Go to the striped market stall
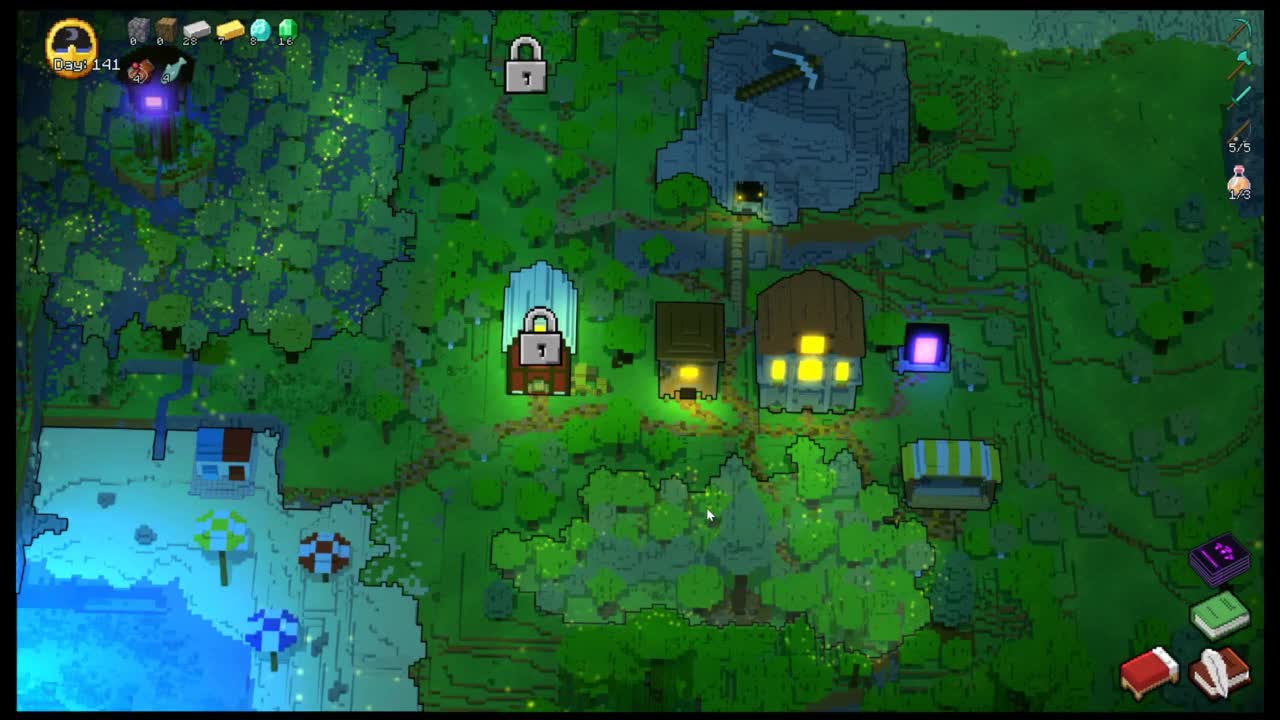This screenshot has height=720, width=1280. [x=950, y=472]
